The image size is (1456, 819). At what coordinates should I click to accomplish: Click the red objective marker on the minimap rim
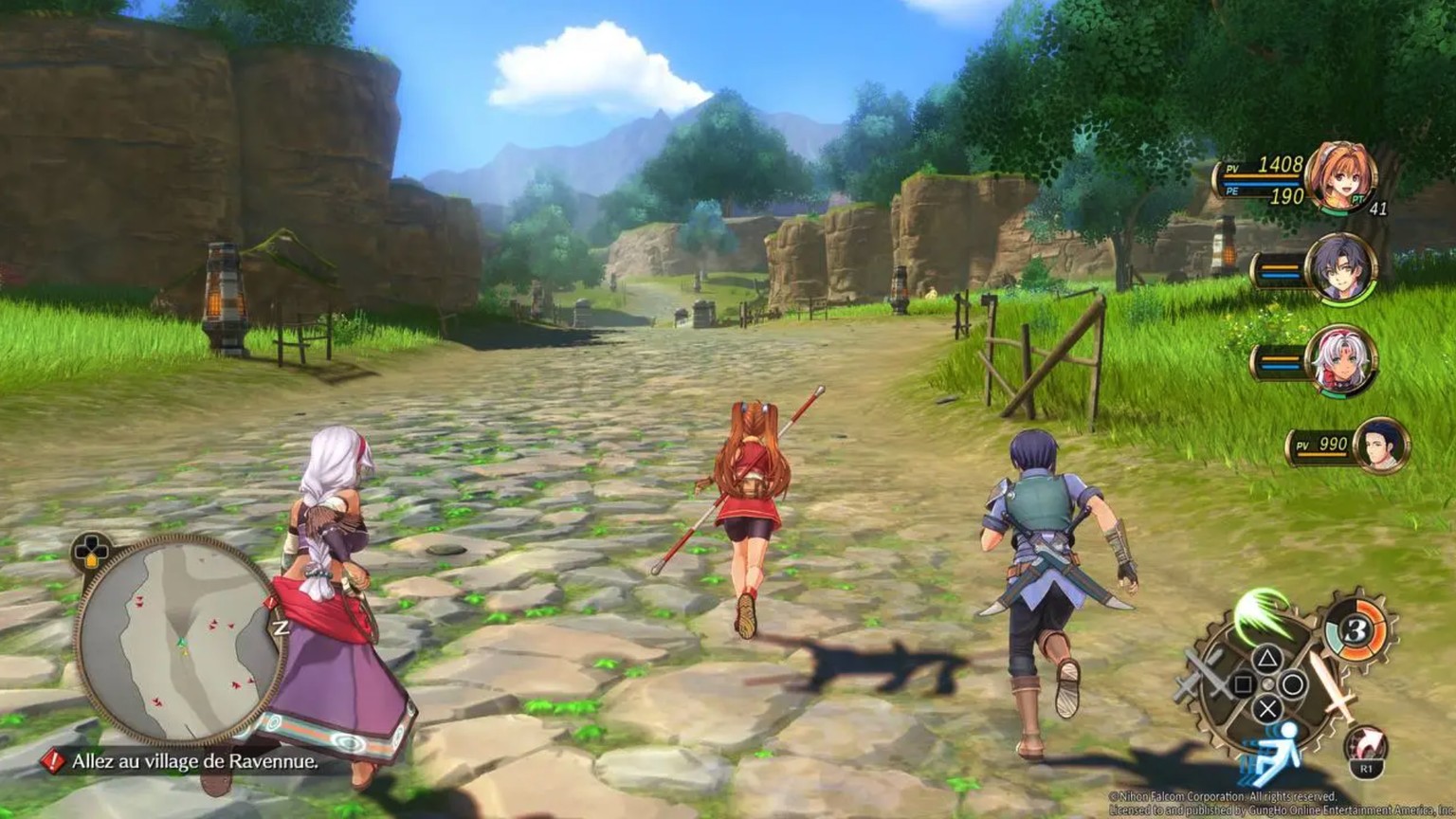pos(272,602)
